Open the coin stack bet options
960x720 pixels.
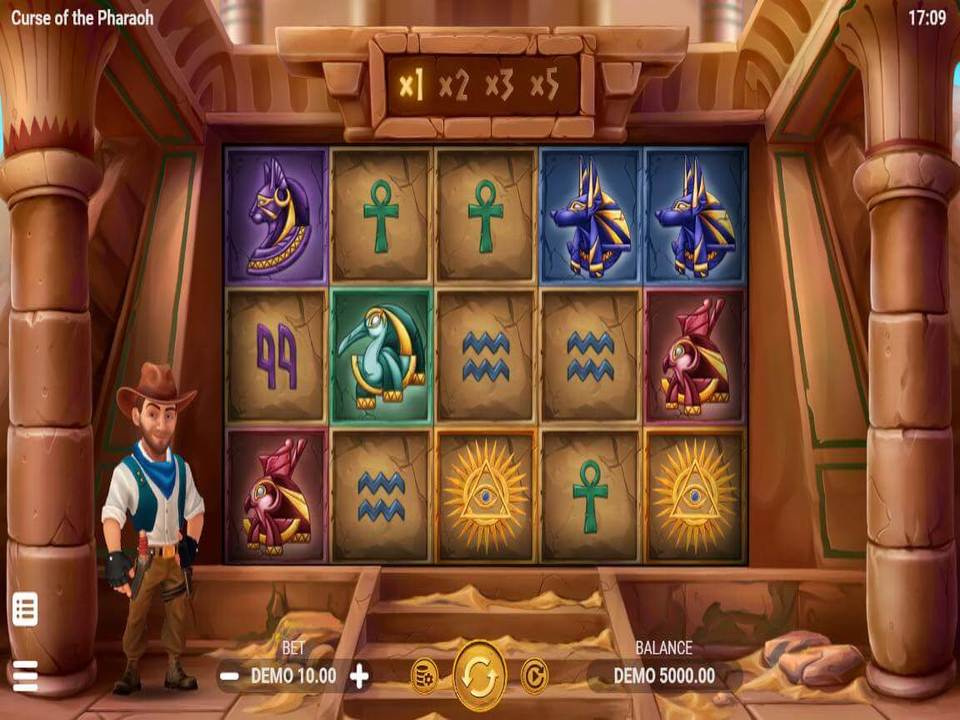424,675
